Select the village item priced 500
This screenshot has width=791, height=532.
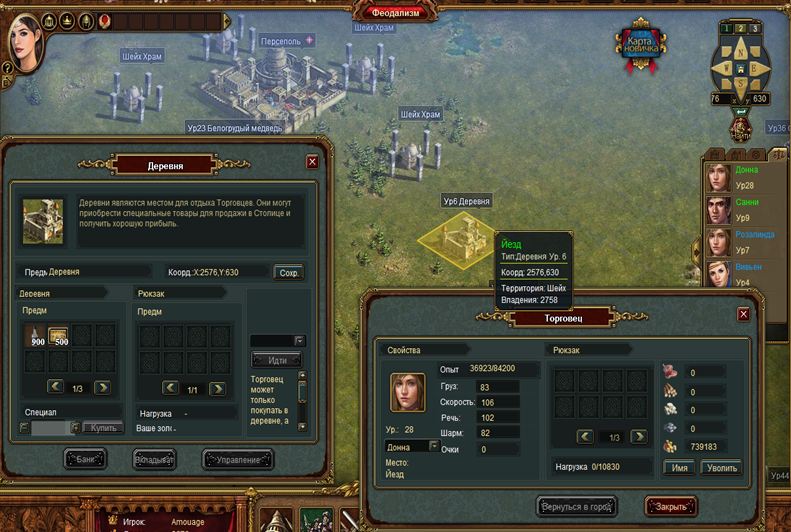click(58, 336)
